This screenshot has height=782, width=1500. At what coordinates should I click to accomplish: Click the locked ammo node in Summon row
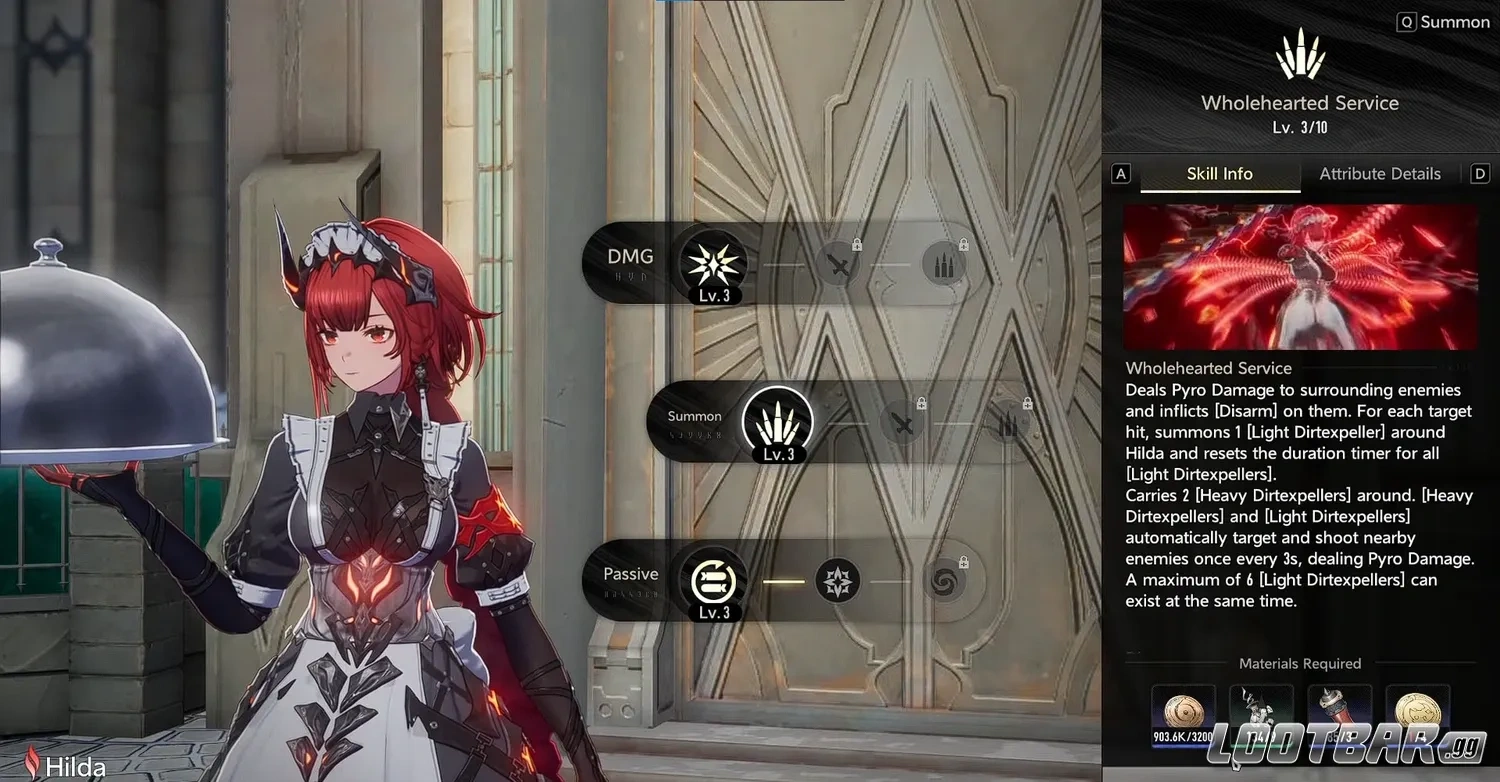tap(1008, 423)
